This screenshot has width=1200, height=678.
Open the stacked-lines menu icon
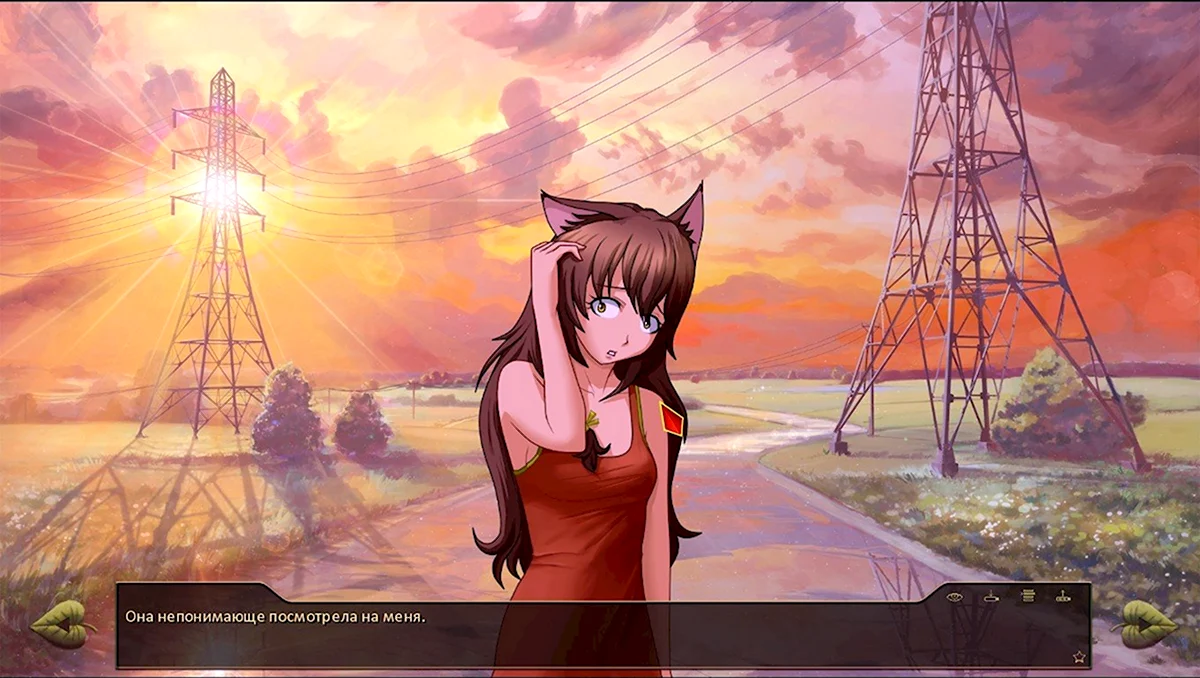click(x=1027, y=597)
